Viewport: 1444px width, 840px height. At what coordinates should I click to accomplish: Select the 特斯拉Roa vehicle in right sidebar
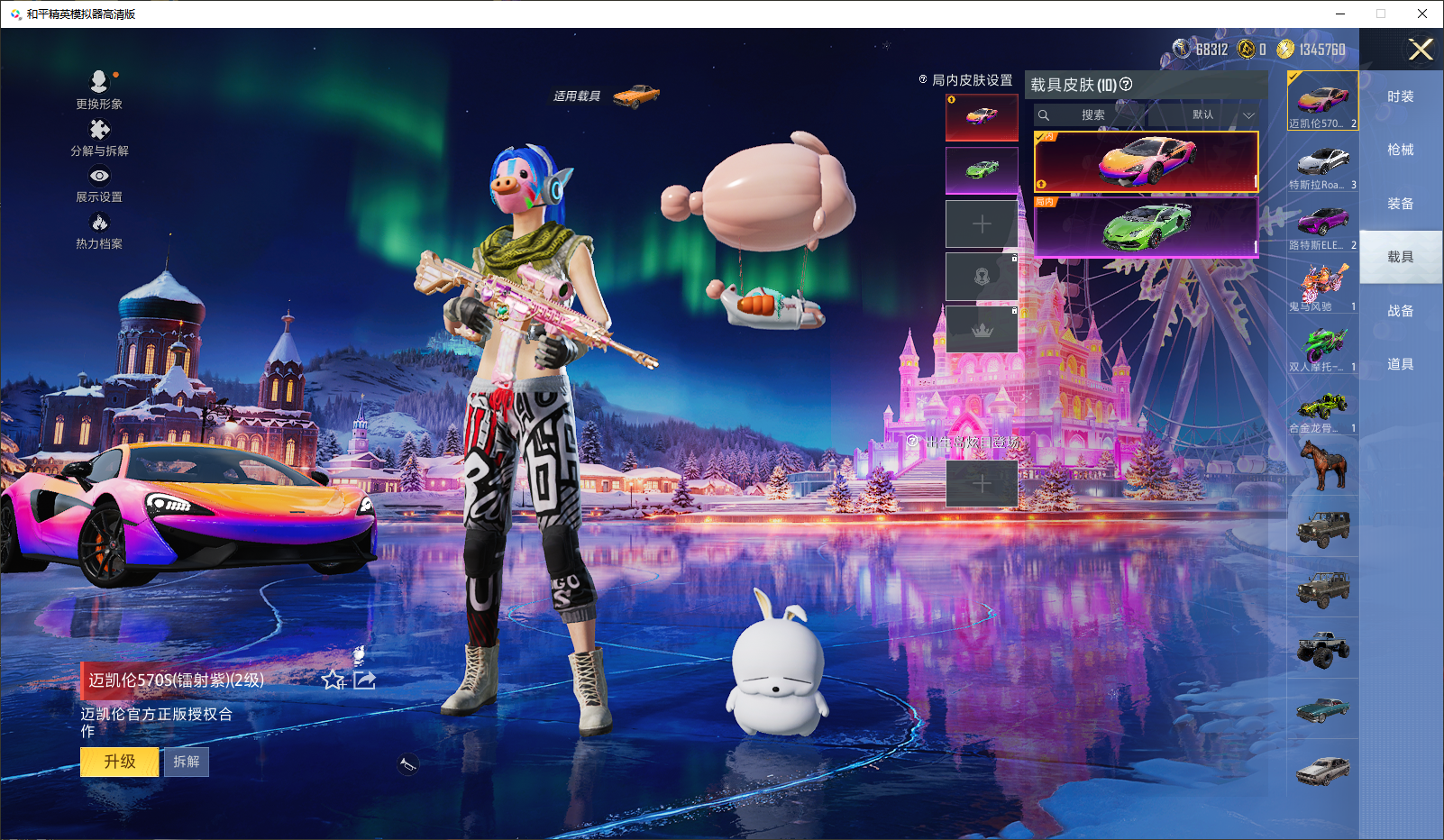coord(1321,163)
